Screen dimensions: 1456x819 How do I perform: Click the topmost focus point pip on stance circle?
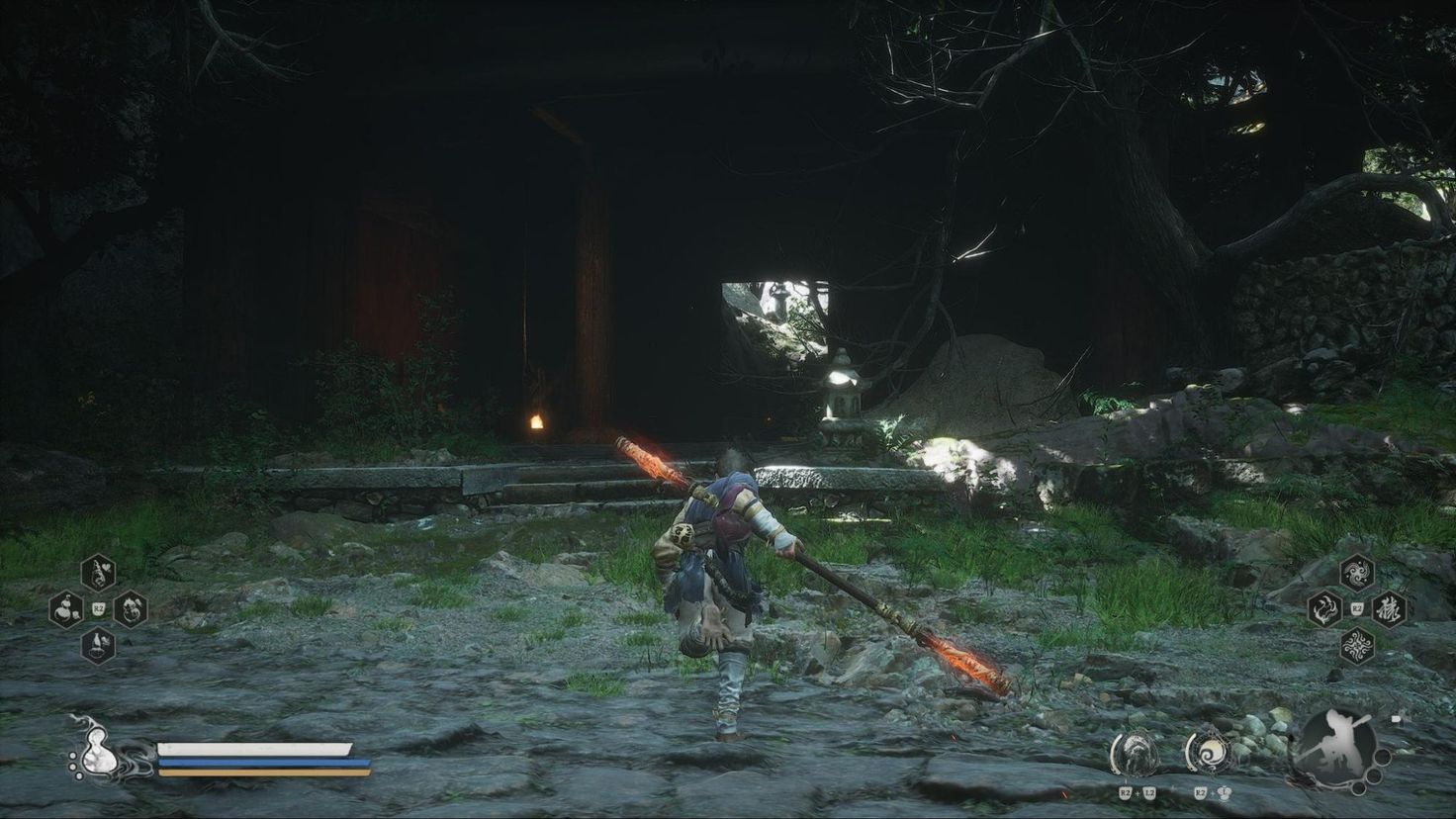coord(1383,756)
